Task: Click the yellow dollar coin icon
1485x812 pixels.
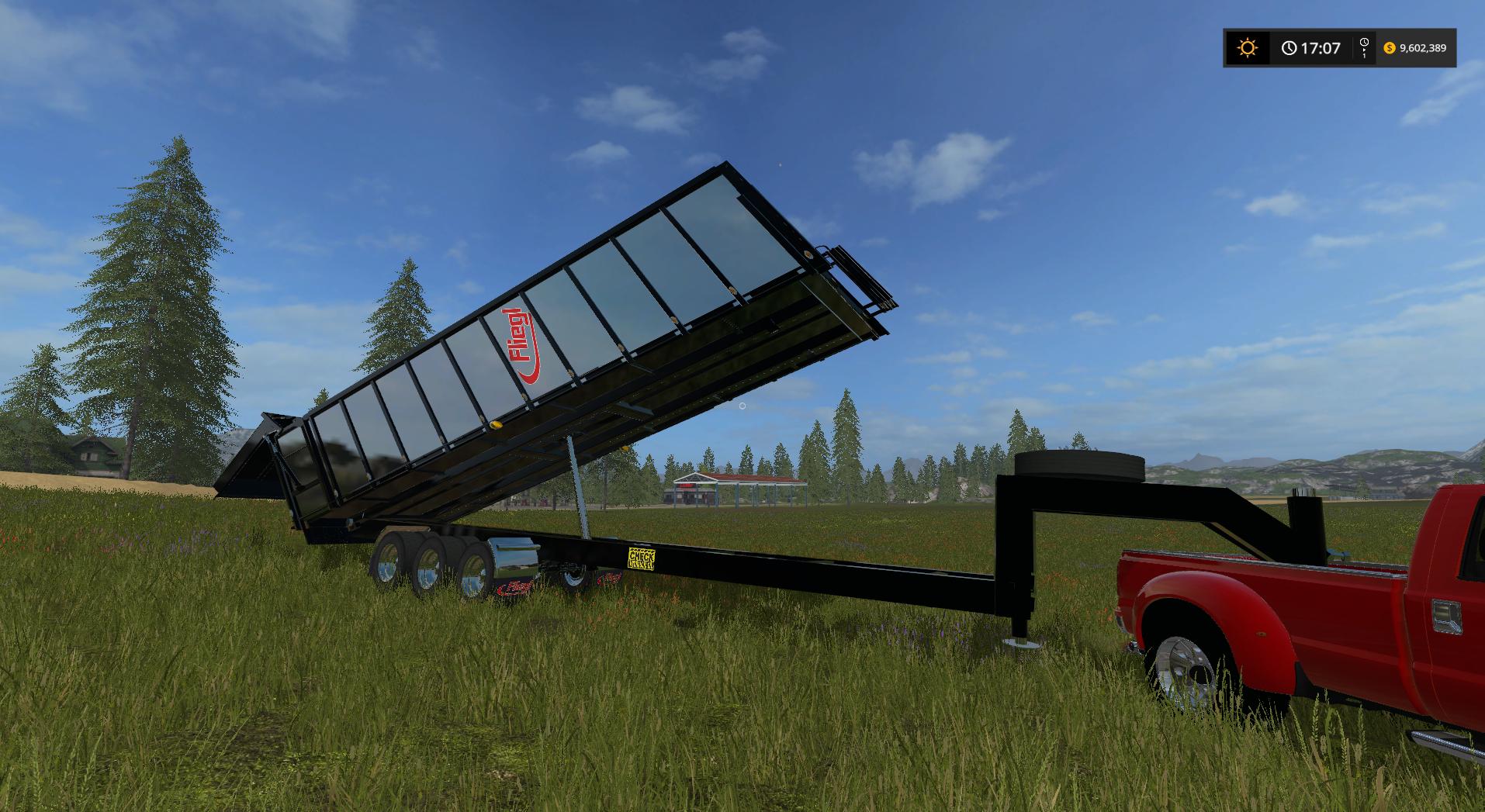Action: (1390, 48)
